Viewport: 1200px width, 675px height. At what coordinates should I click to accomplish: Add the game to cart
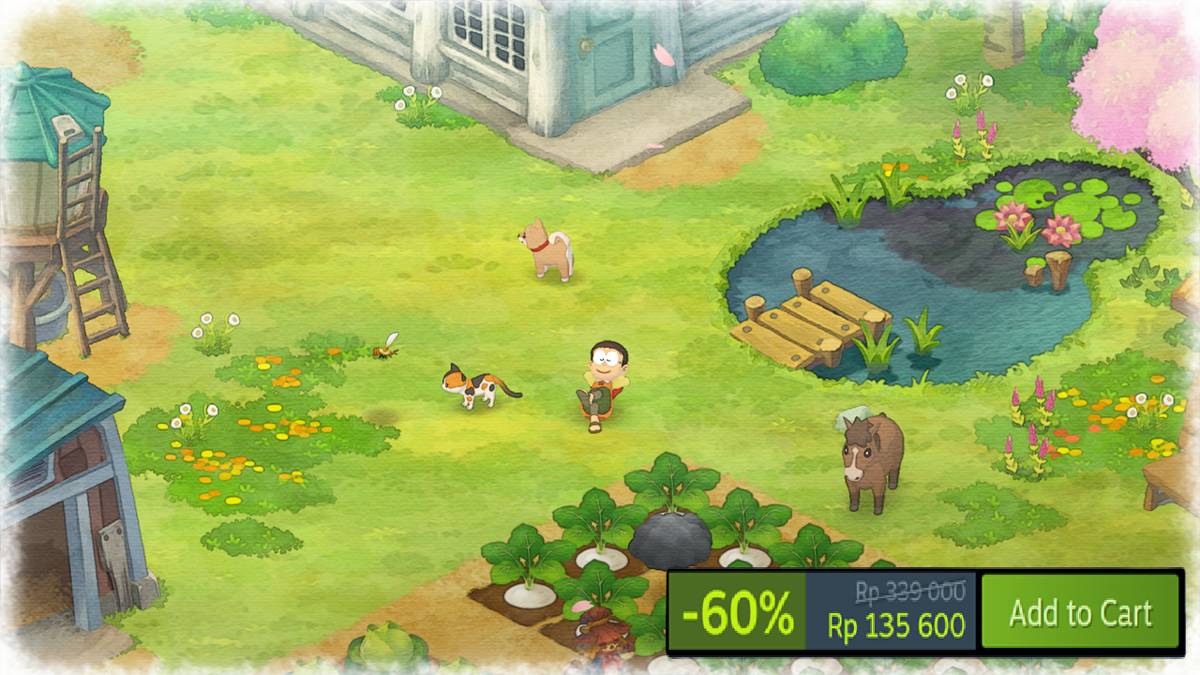(1080, 612)
